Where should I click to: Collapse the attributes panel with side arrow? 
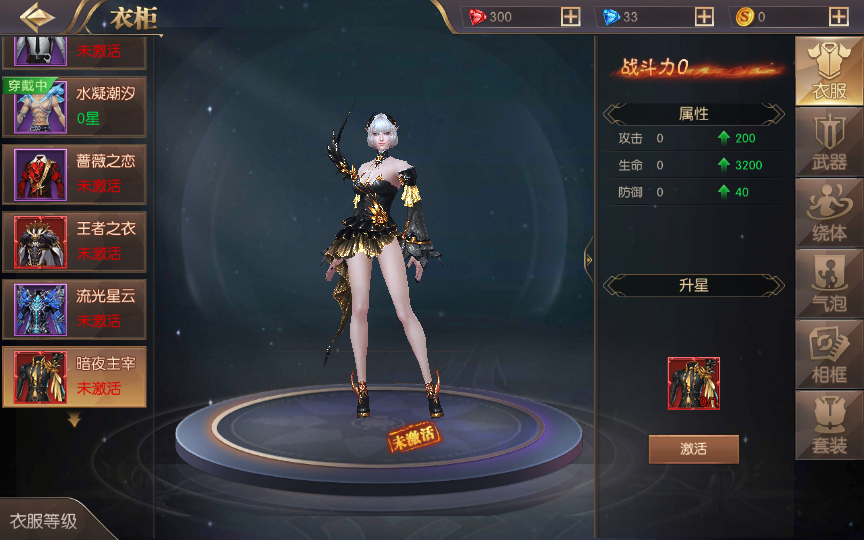coord(589,260)
